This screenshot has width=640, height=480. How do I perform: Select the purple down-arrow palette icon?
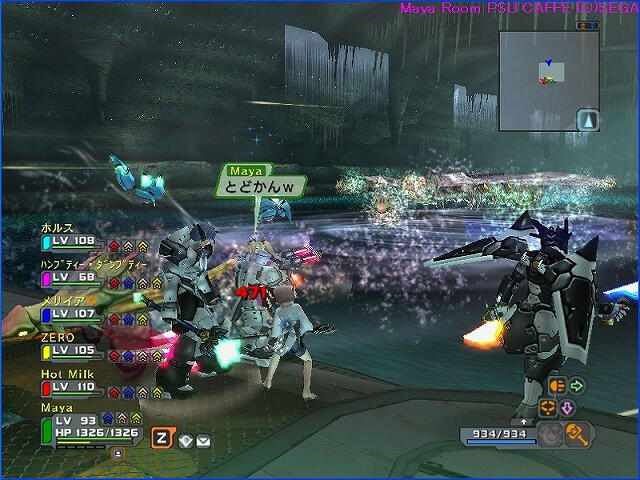566,408
